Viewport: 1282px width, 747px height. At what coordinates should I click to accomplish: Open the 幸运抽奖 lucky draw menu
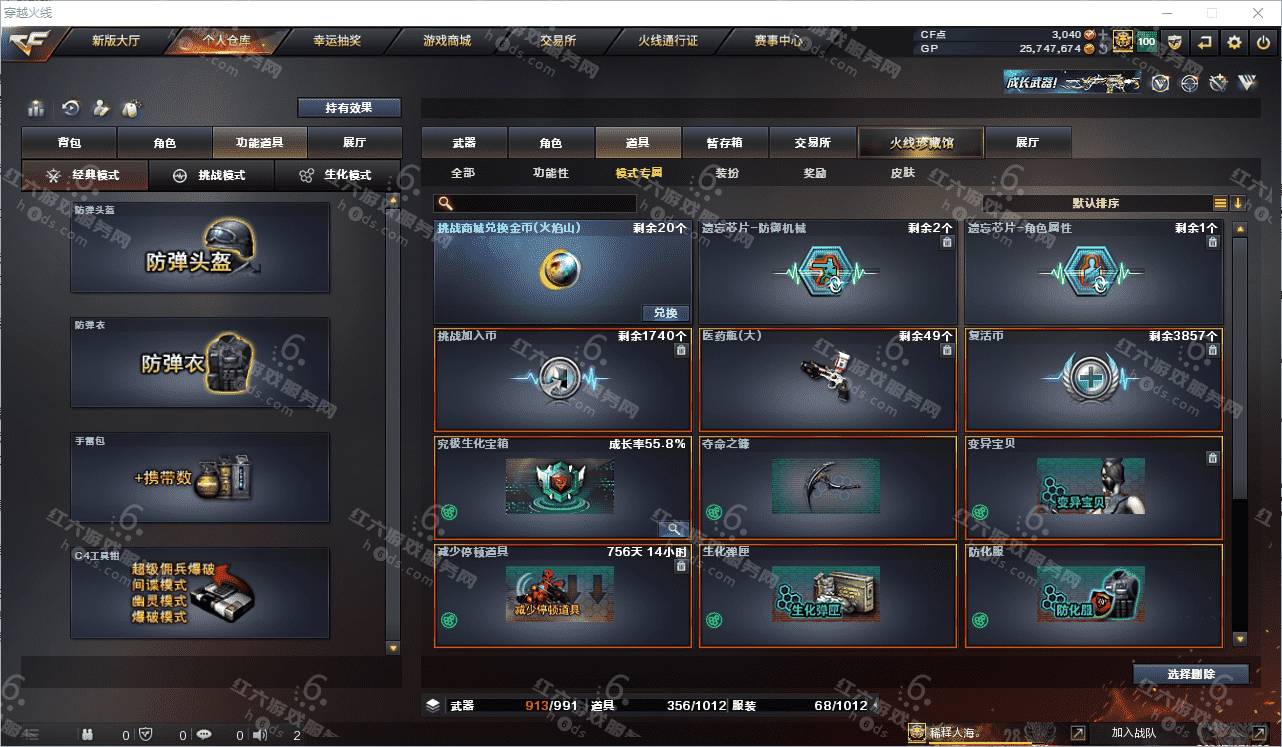coord(337,41)
